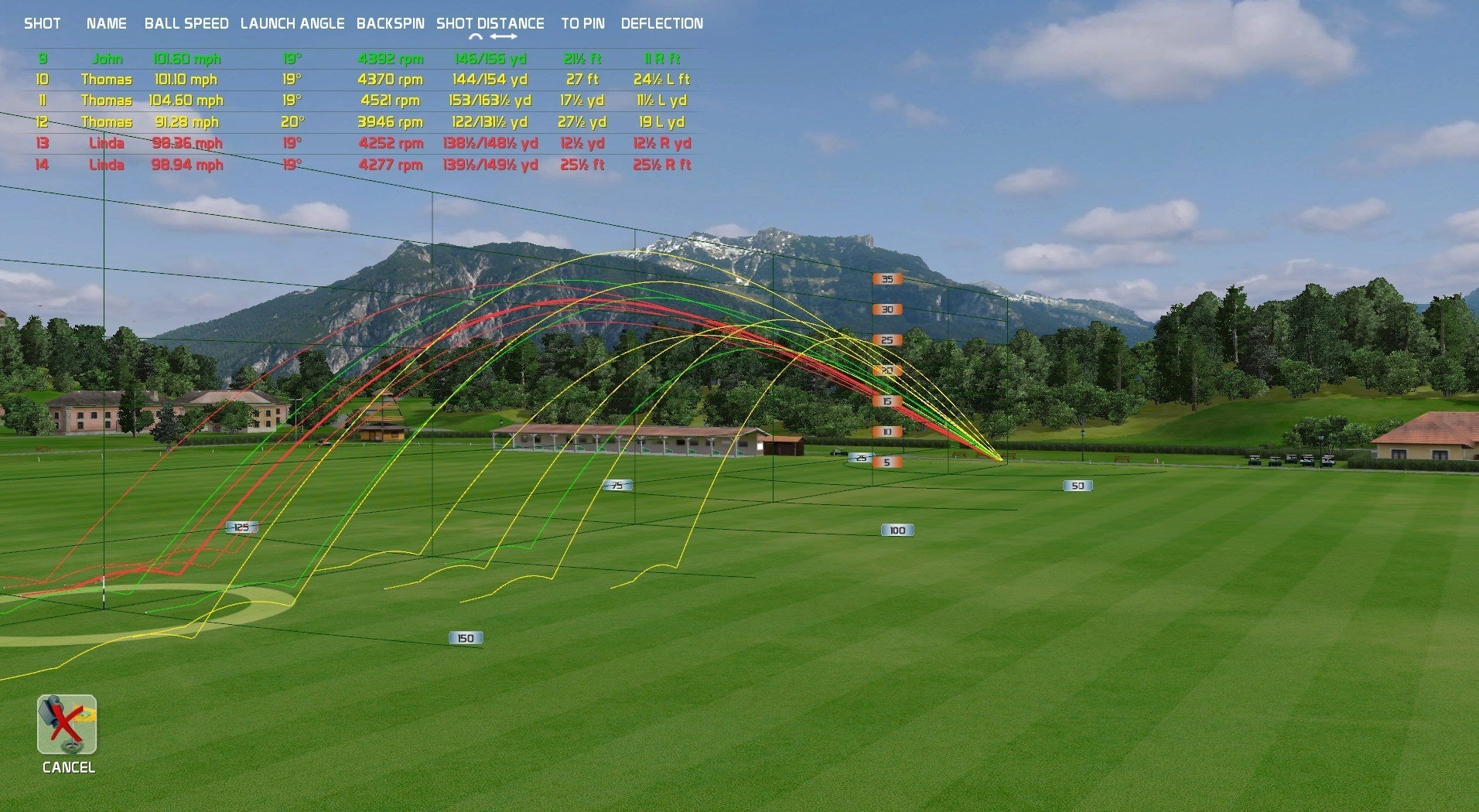Click the 5 marker on the height scale
This screenshot has height=812, width=1479.
pos(886,461)
